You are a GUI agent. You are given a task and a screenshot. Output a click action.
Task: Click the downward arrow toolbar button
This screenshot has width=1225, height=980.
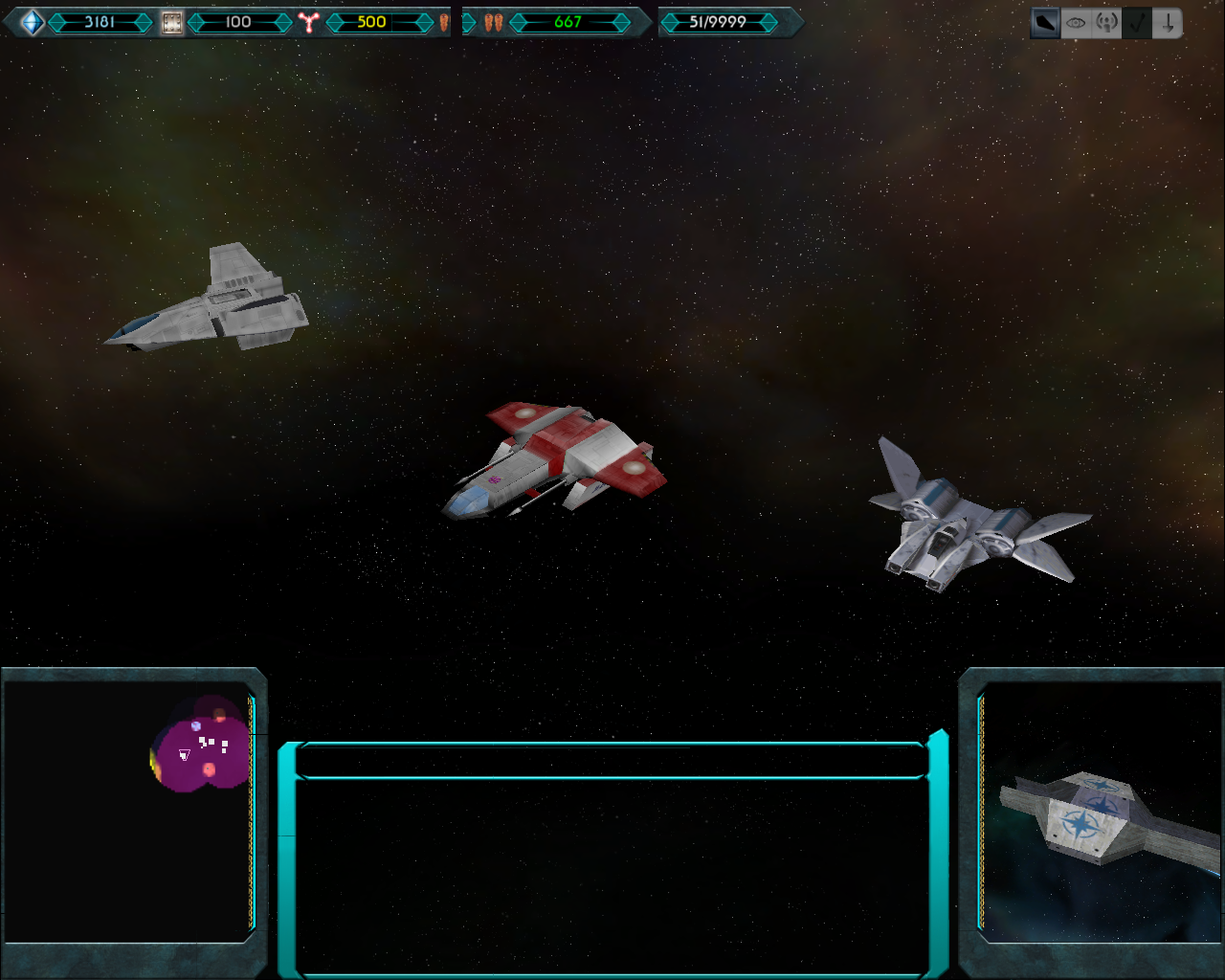coord(1168,23)
